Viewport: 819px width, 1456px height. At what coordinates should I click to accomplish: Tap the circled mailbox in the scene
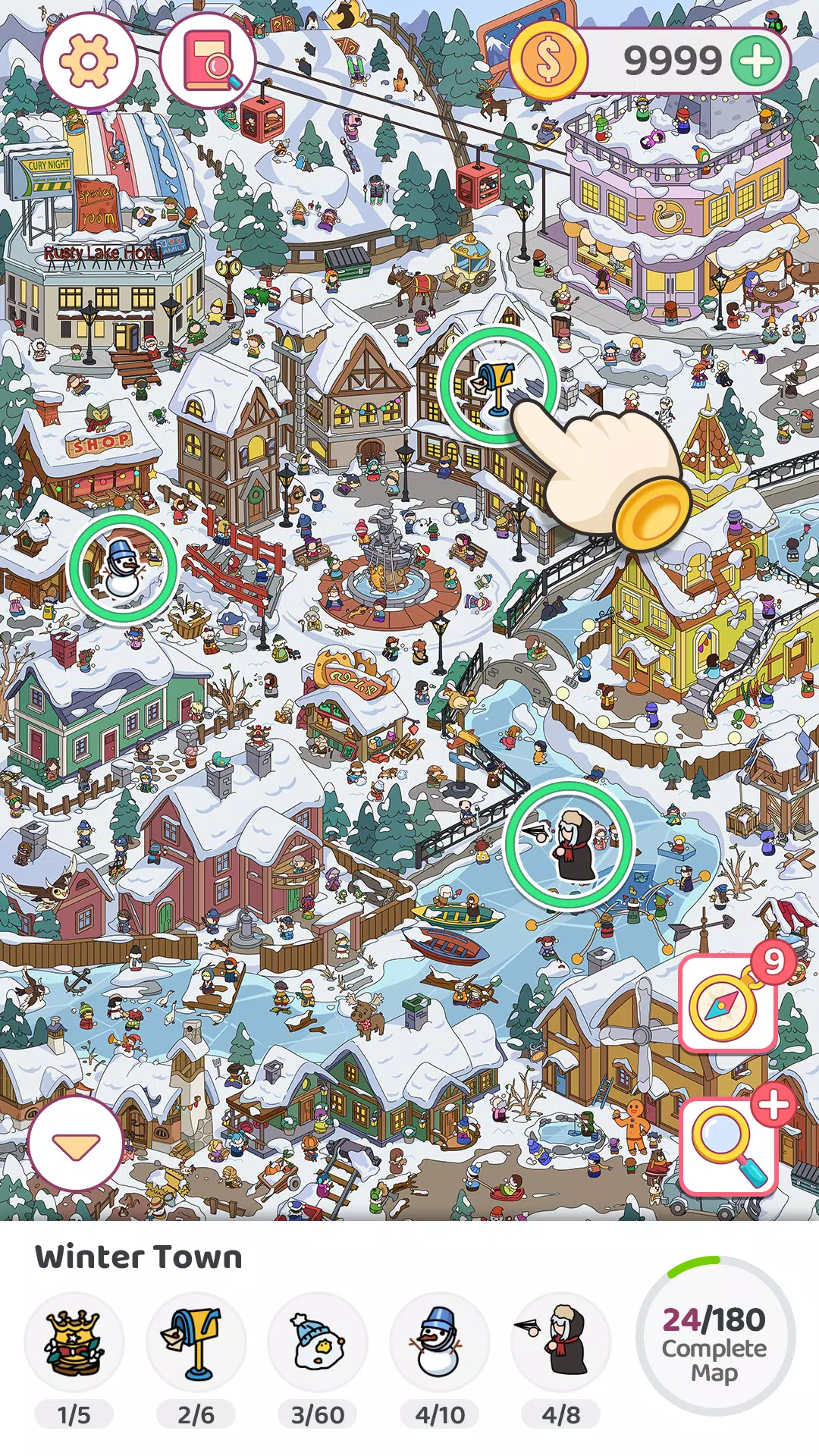click(x=497, y=385)
